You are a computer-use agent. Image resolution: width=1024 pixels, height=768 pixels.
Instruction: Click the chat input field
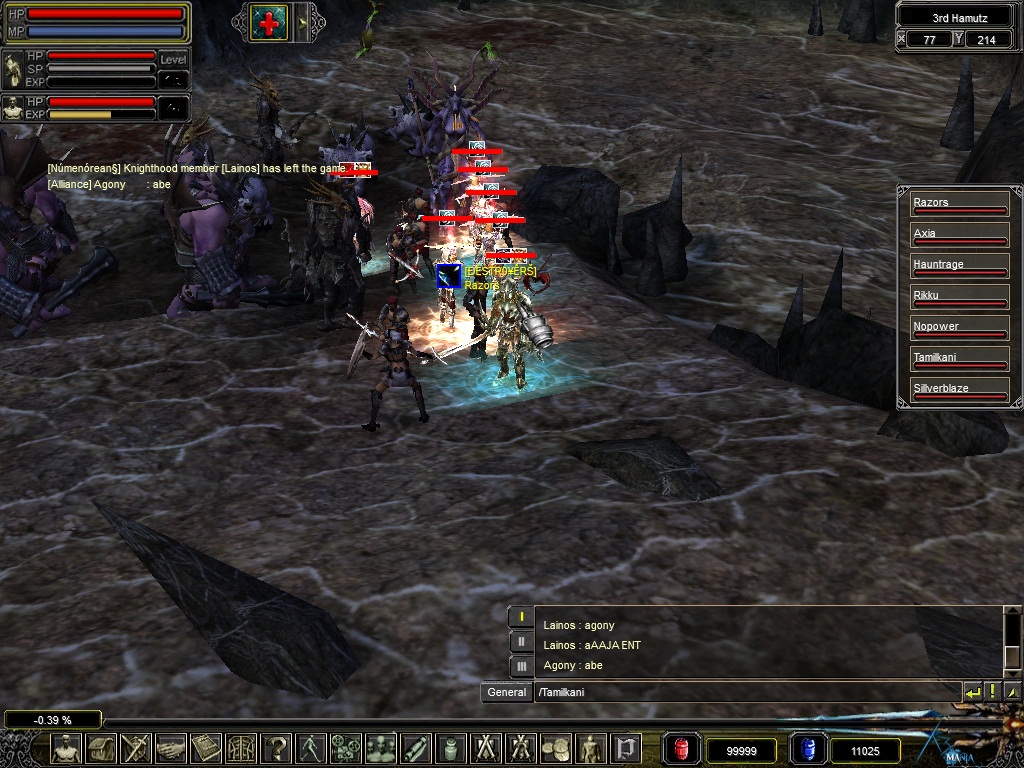click(x=745, y=692)
